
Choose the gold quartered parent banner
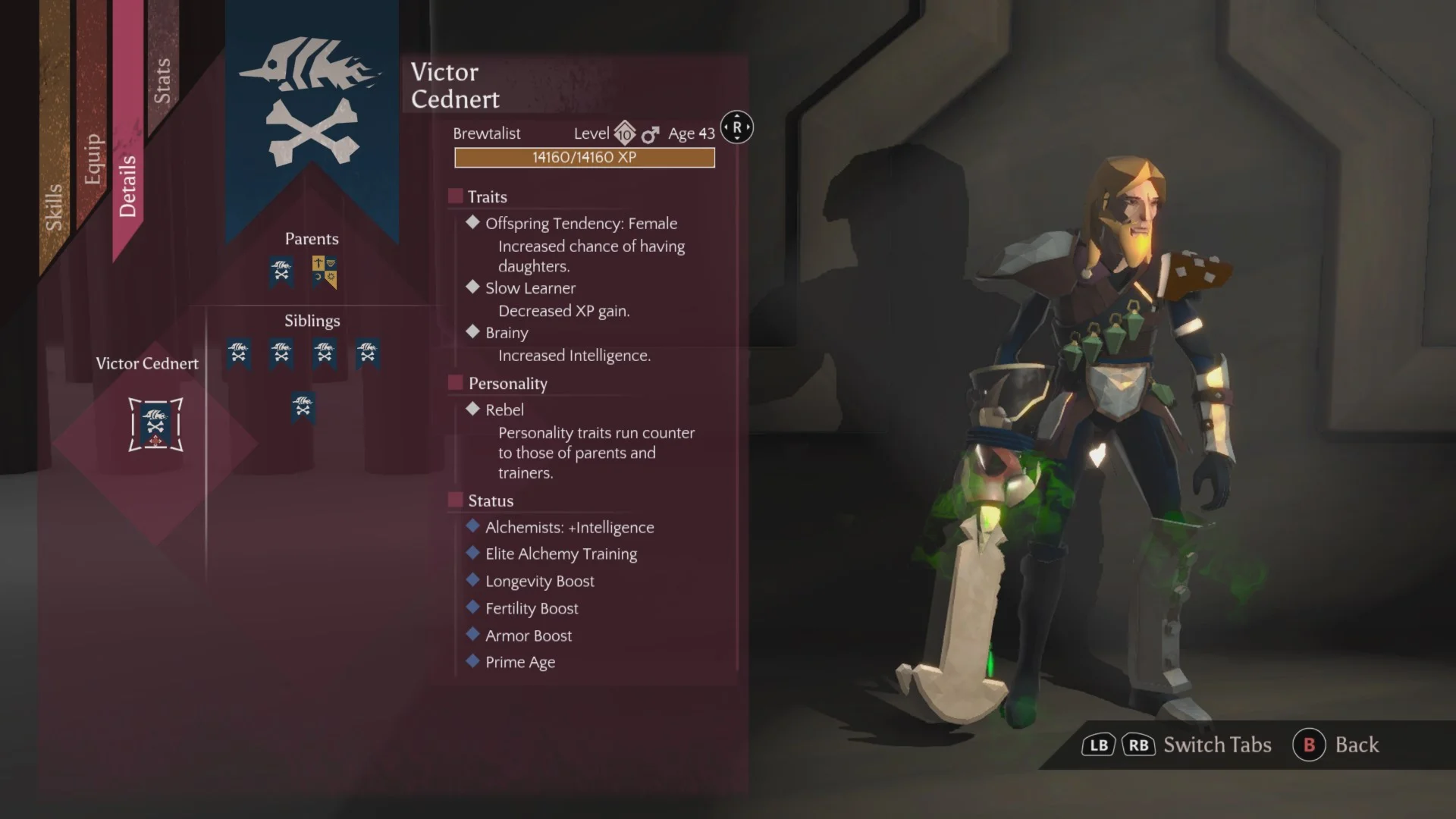325,271
